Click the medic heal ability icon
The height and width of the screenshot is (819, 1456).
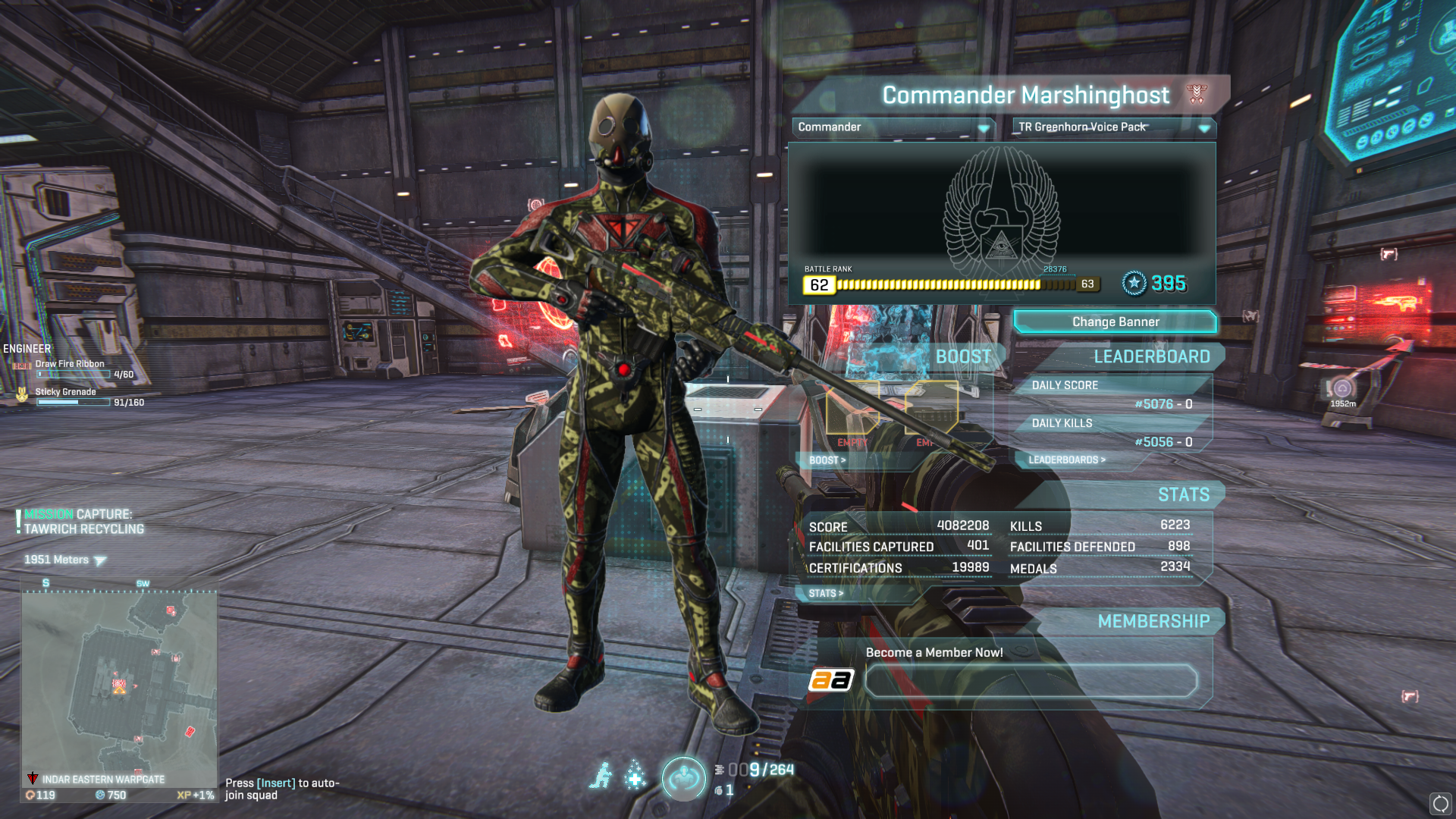[x=635, y=776]
